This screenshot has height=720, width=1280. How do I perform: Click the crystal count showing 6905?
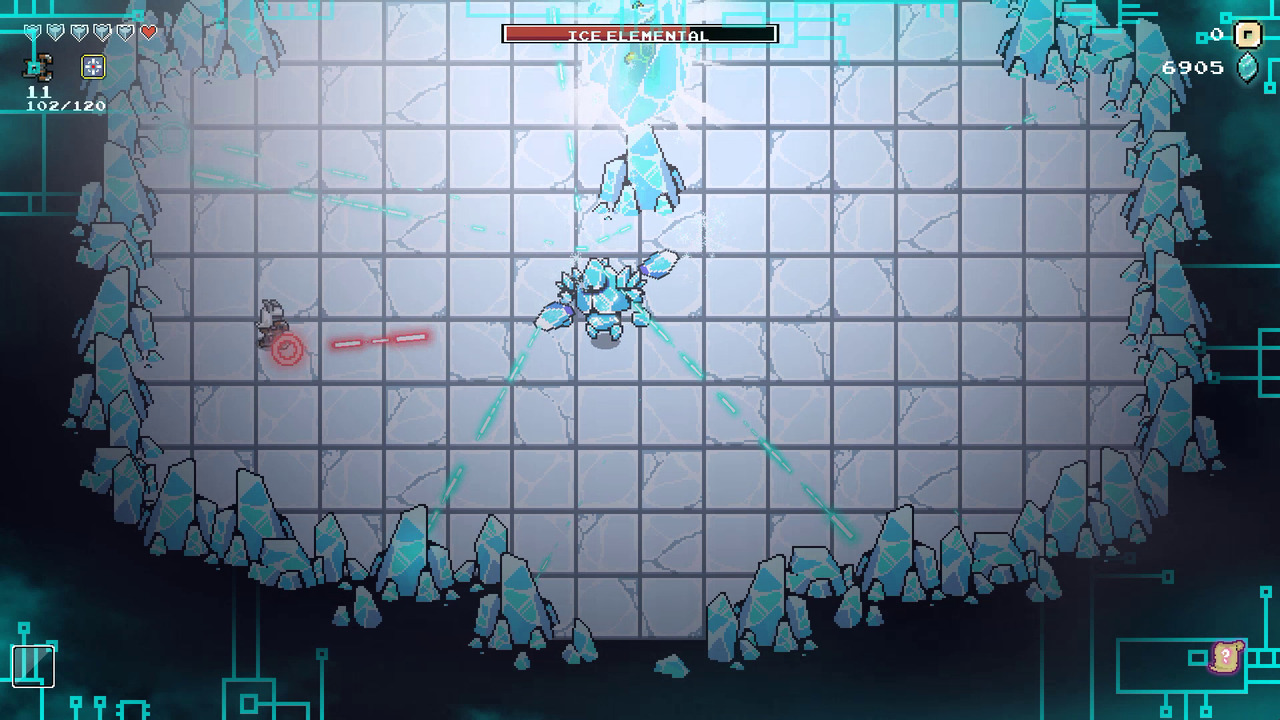click(1193, 67)
